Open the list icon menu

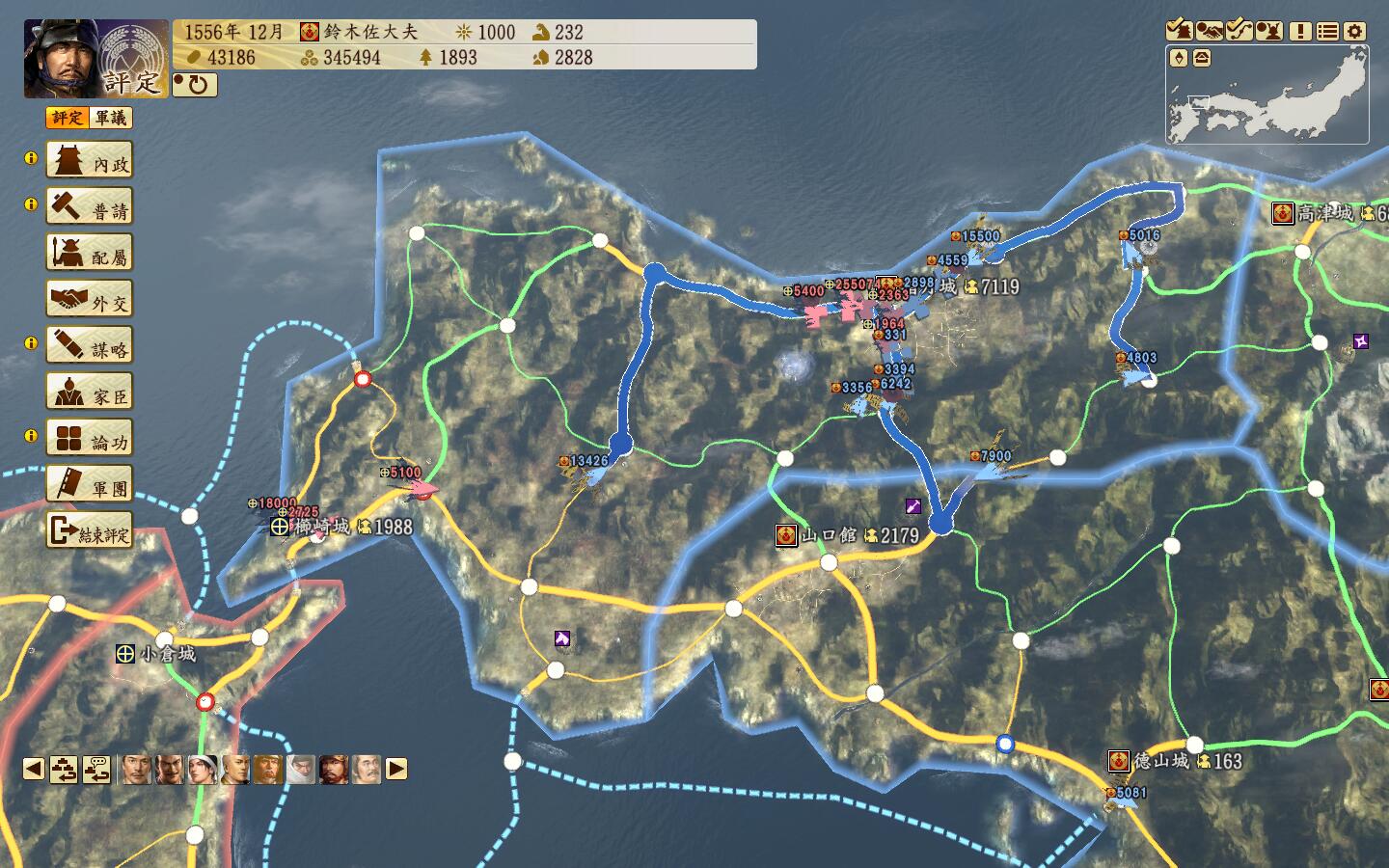pos(1328,31)
